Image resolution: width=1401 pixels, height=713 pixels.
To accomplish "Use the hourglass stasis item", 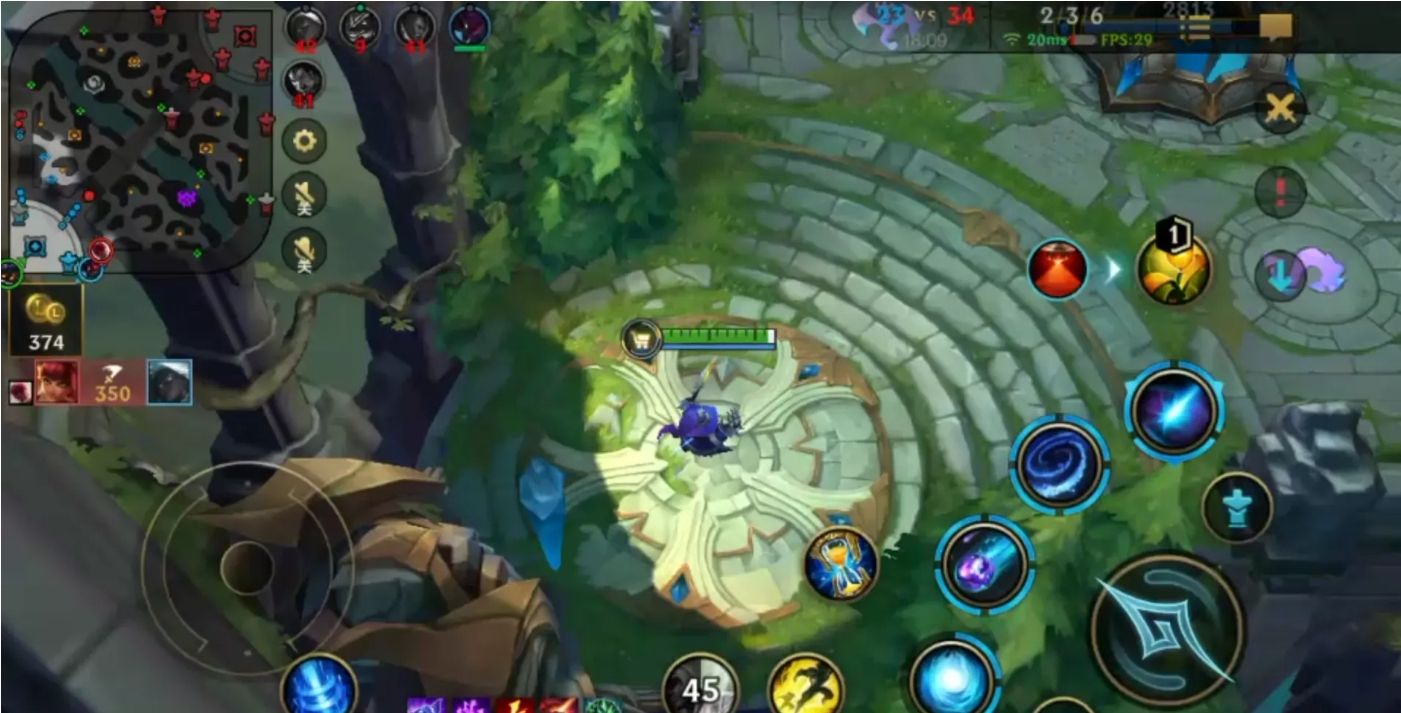I will [x=841, y=564].
